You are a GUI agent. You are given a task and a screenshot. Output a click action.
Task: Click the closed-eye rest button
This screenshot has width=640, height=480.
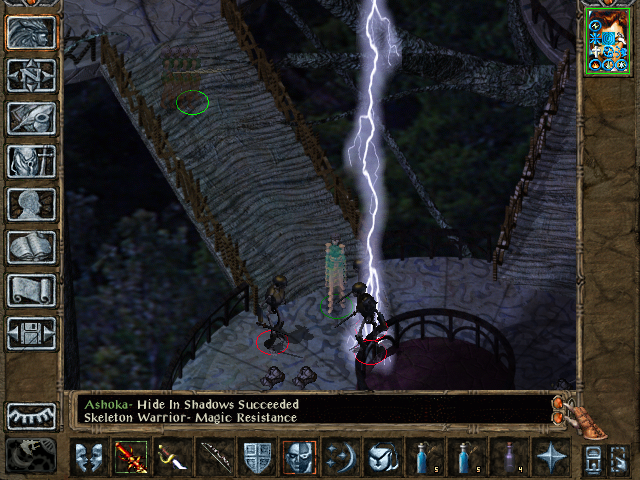click(31, 416)
